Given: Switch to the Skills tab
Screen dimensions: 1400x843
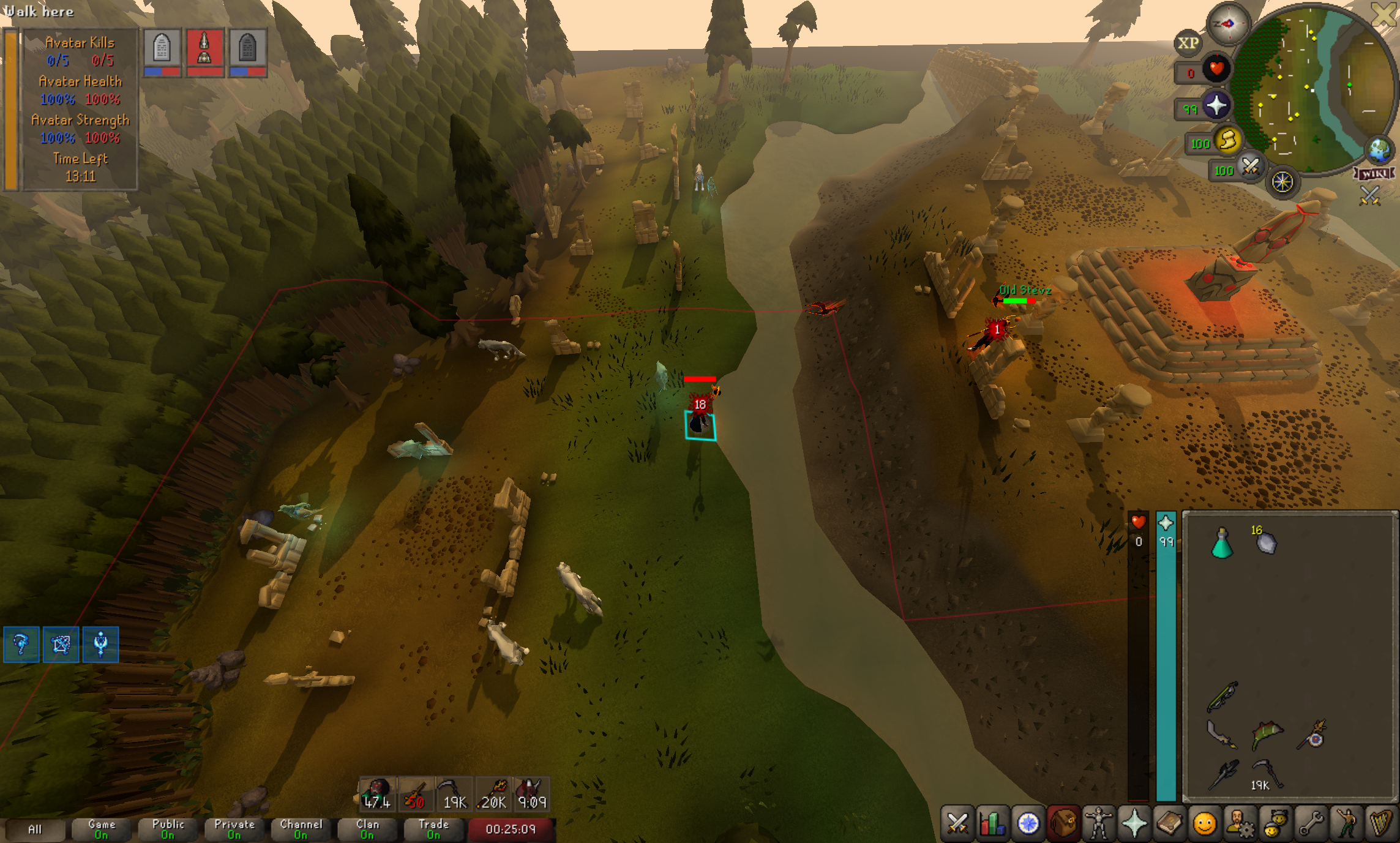Looking at the screenshot, I should [x=992, y=823].
